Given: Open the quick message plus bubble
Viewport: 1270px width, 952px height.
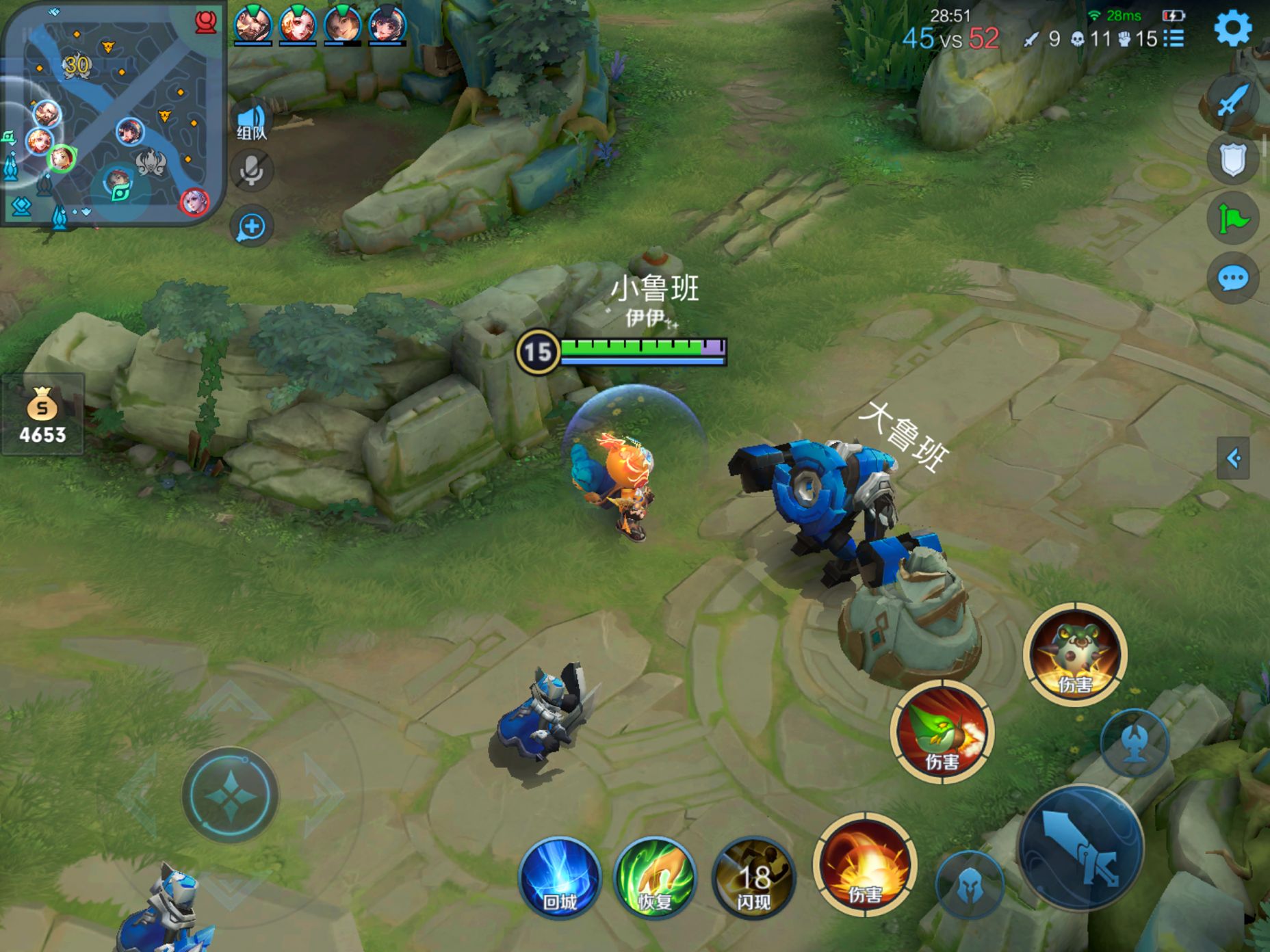Looking at the screenshot, I should 251,226.
